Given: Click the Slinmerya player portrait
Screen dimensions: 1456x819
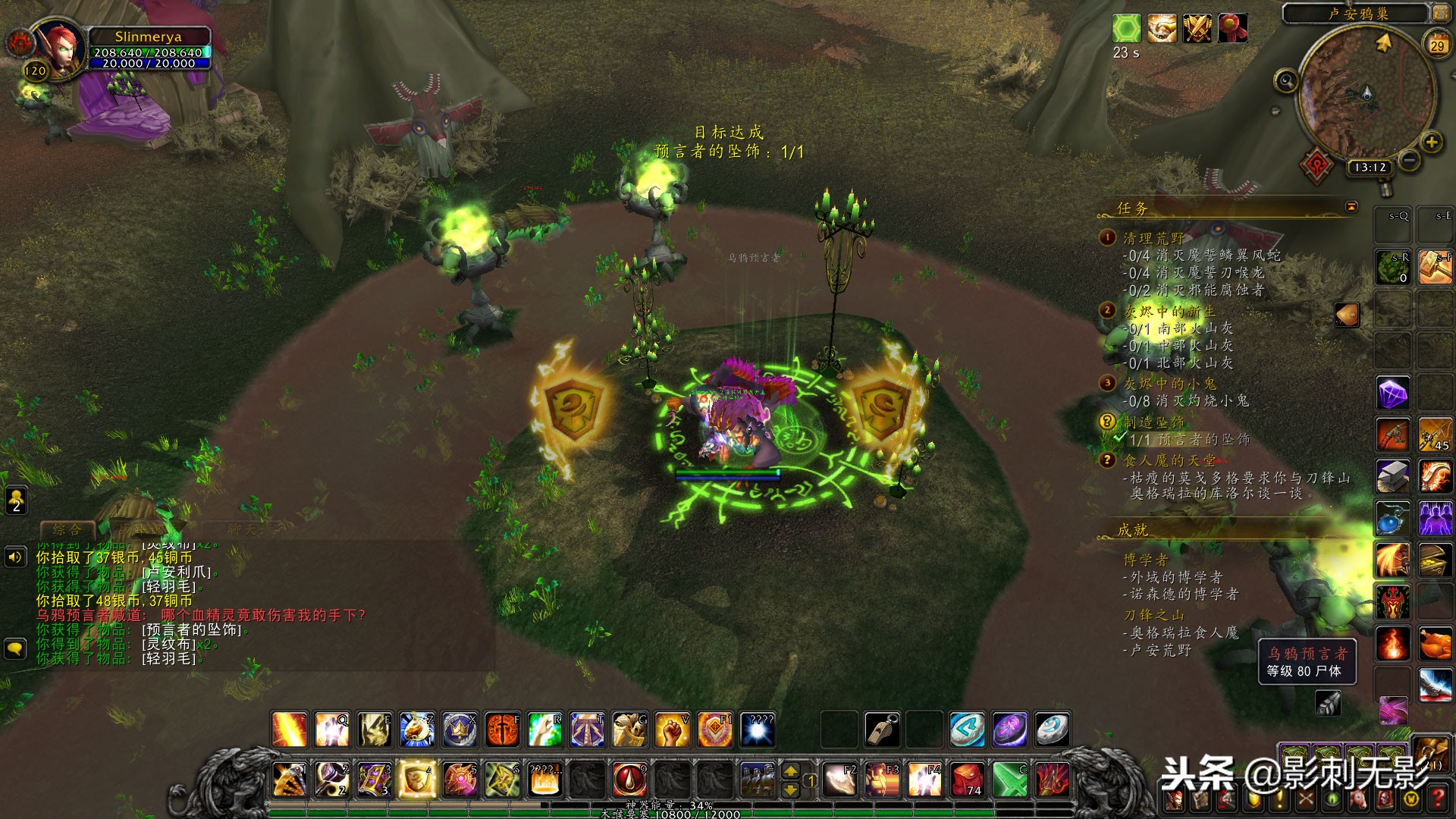Looking at the screenshot, I should [x=59, y=47].
